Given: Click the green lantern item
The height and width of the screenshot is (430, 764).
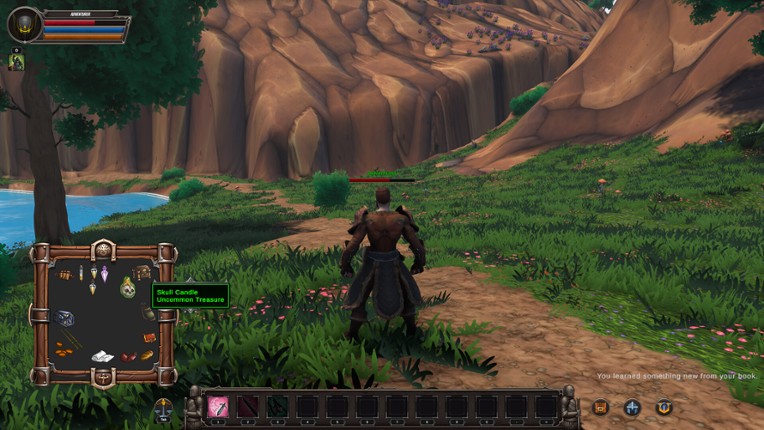Looking at the screenshot, I should click(x=149, y=313).
